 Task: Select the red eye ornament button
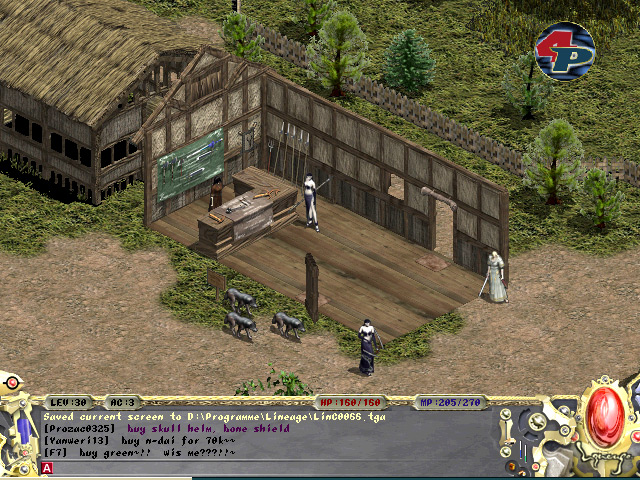tap(12, 382)
